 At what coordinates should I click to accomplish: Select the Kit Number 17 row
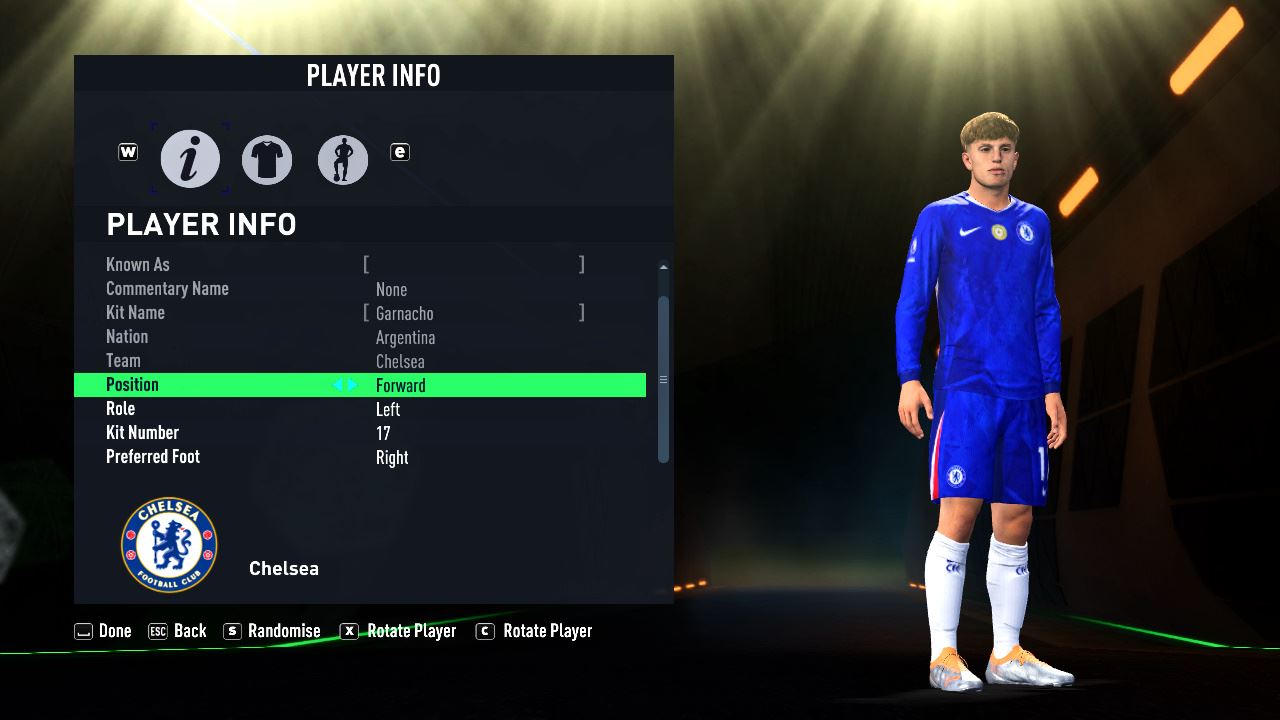coord(360,433)
